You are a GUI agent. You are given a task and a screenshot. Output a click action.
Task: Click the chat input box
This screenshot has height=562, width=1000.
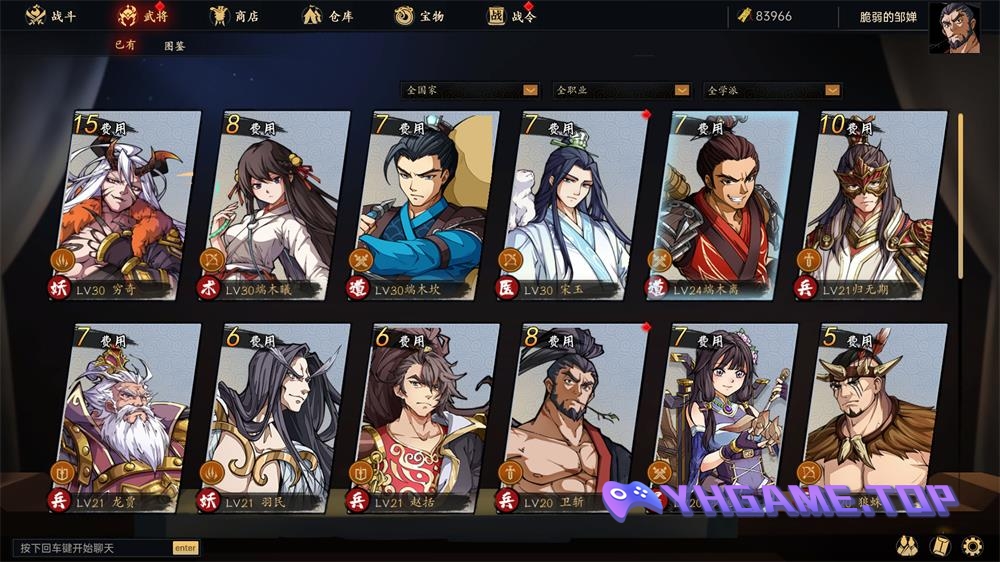(92, 548)
